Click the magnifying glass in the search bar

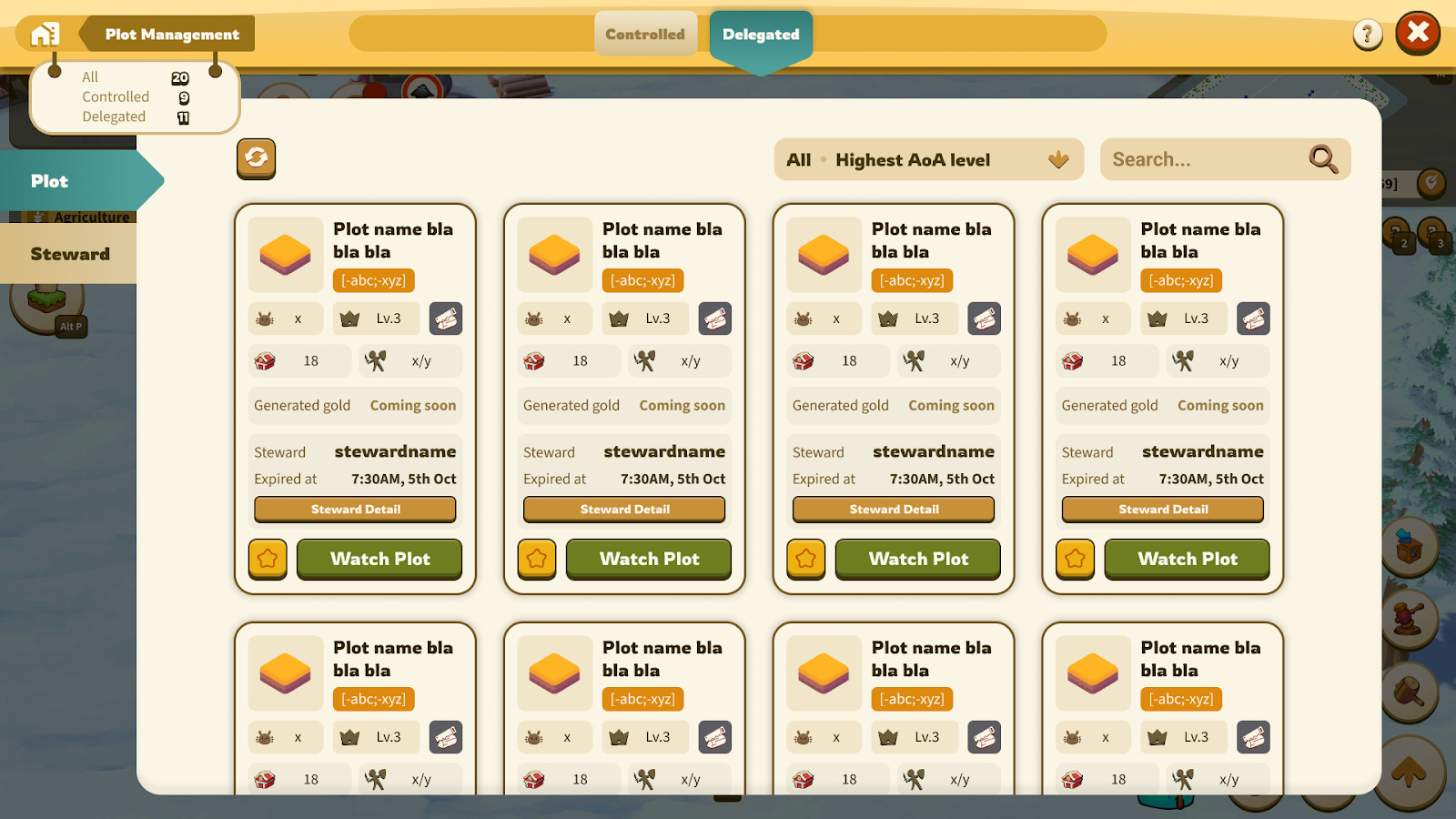click(x=1322, y=159)
